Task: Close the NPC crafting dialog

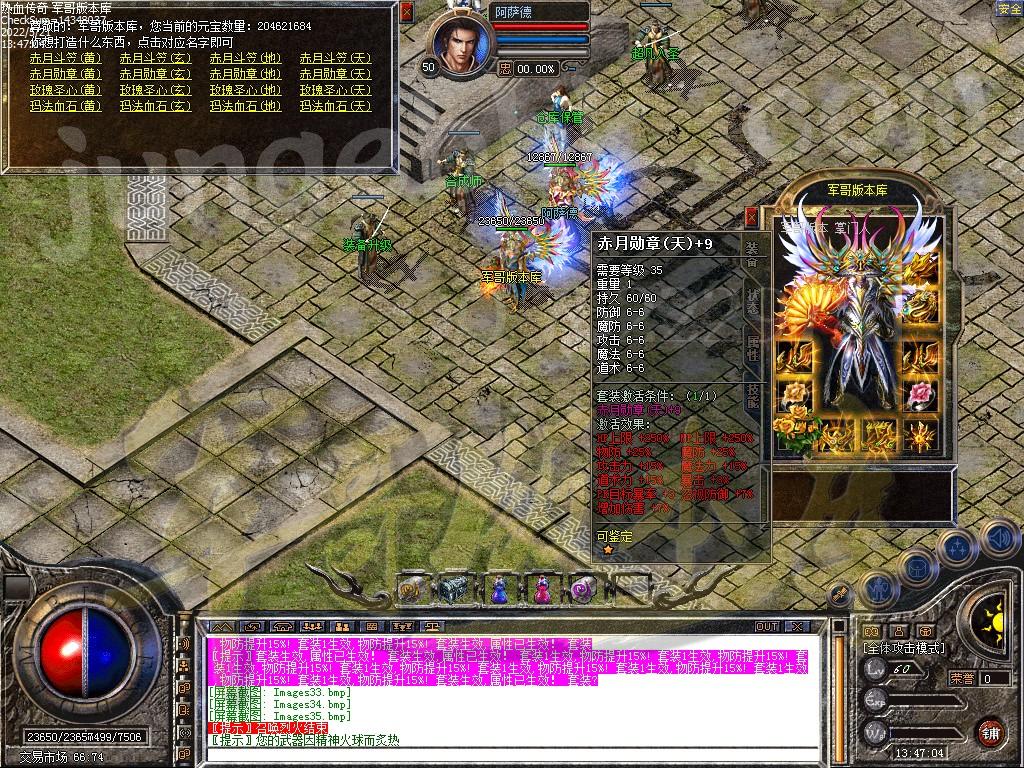Action: pos(406,12)
